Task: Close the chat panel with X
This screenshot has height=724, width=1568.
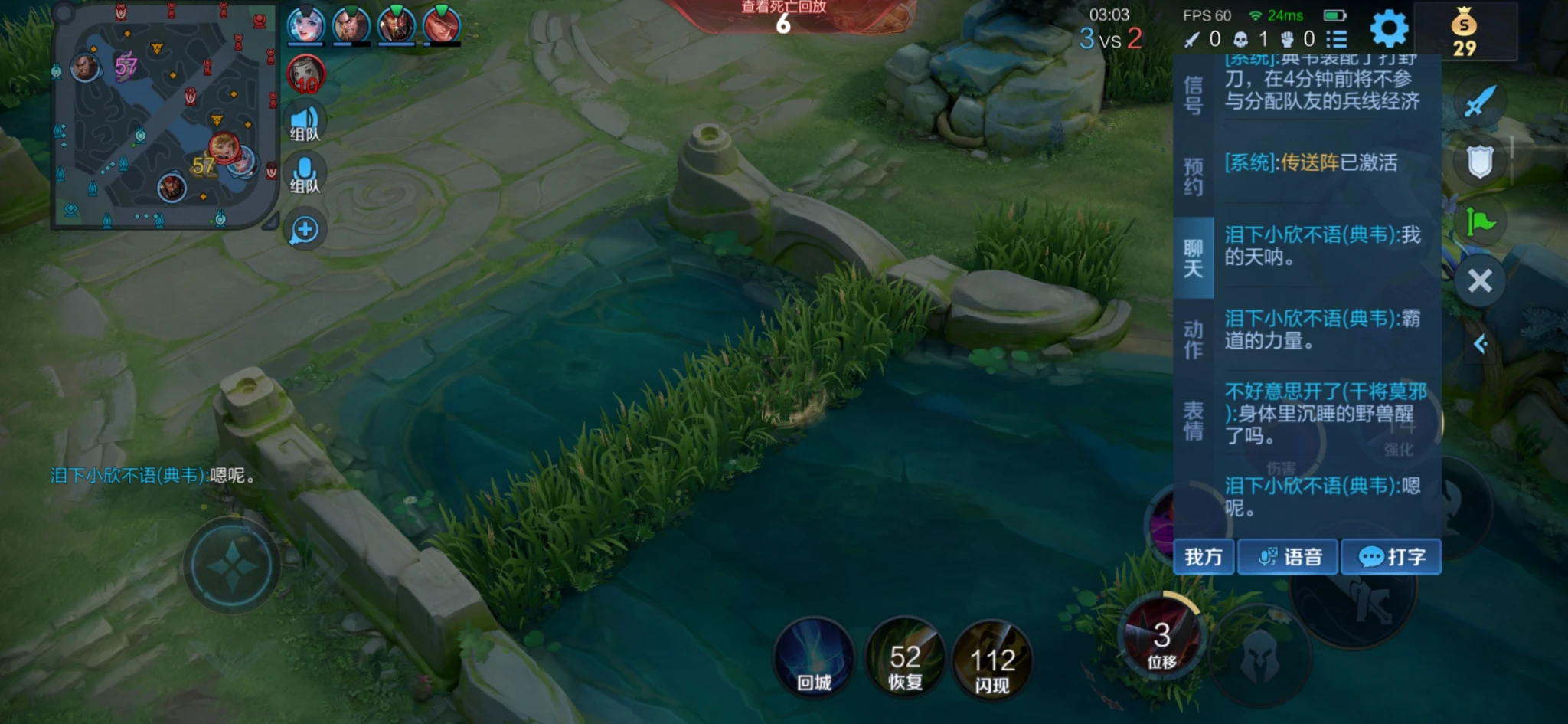Action: click(1480, 281)
